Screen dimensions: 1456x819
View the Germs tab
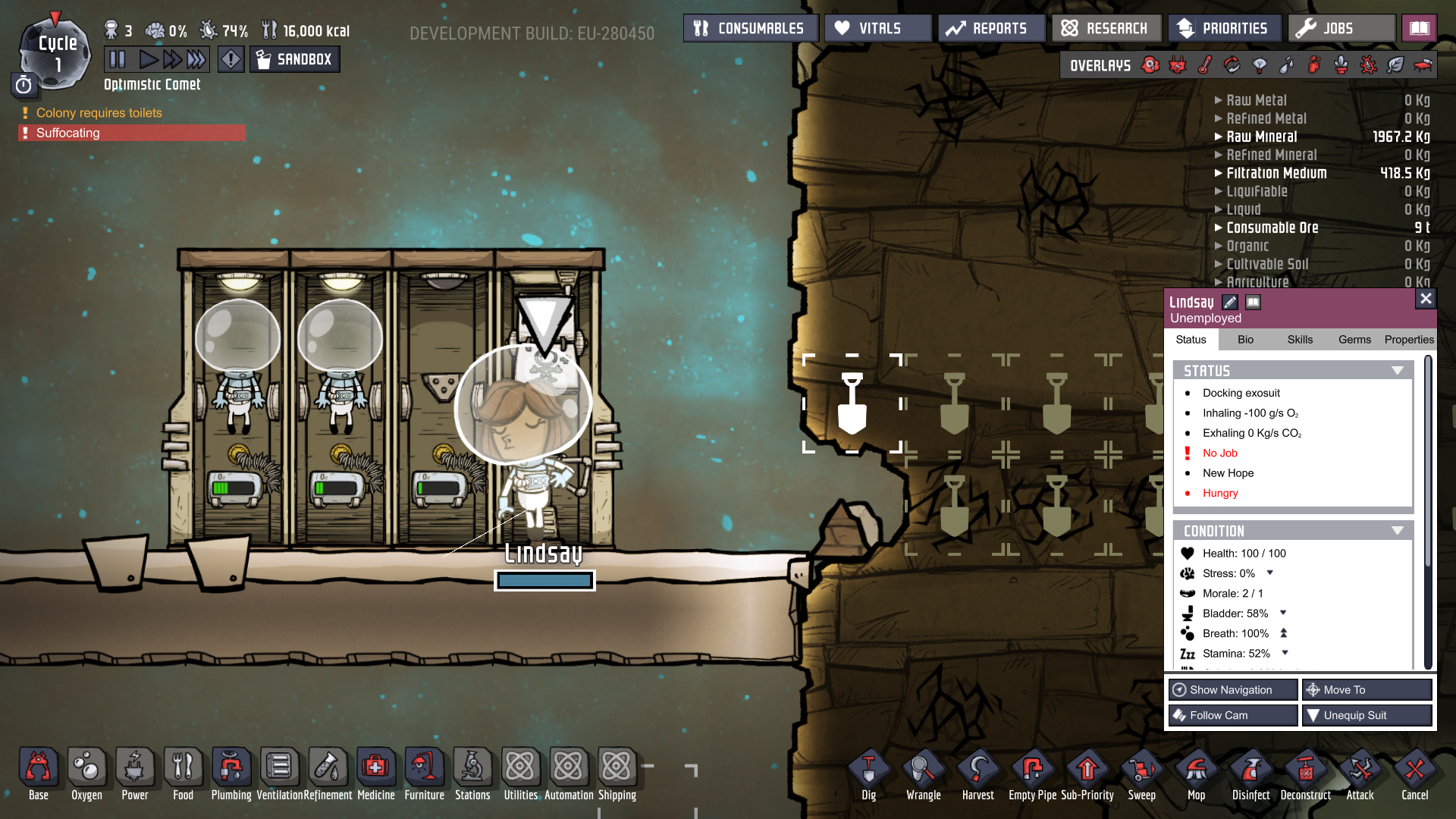click(1354, 340)
